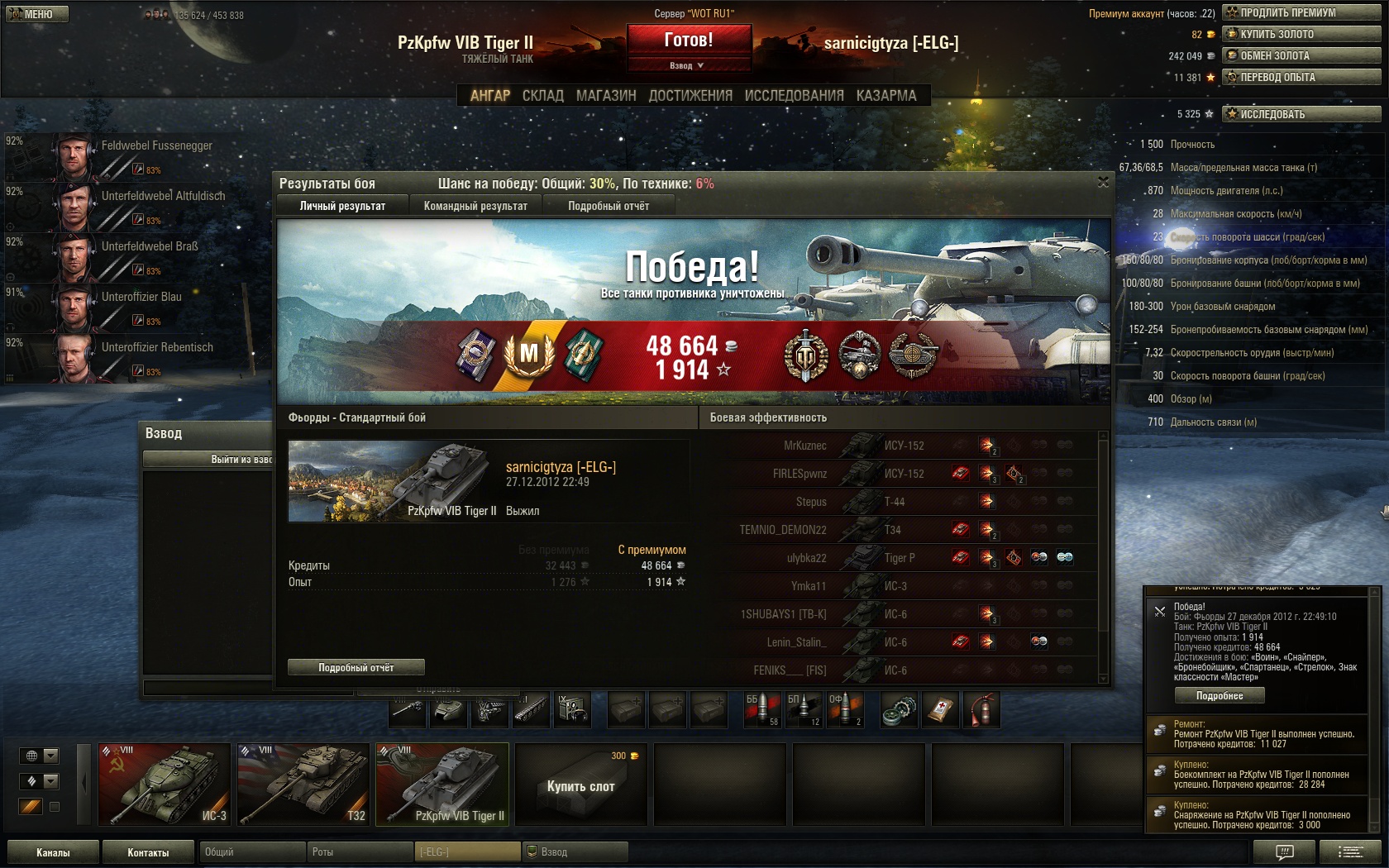Open the МЕНЮ button
Screen dimensions: 1389x868
tap(37, 14)
